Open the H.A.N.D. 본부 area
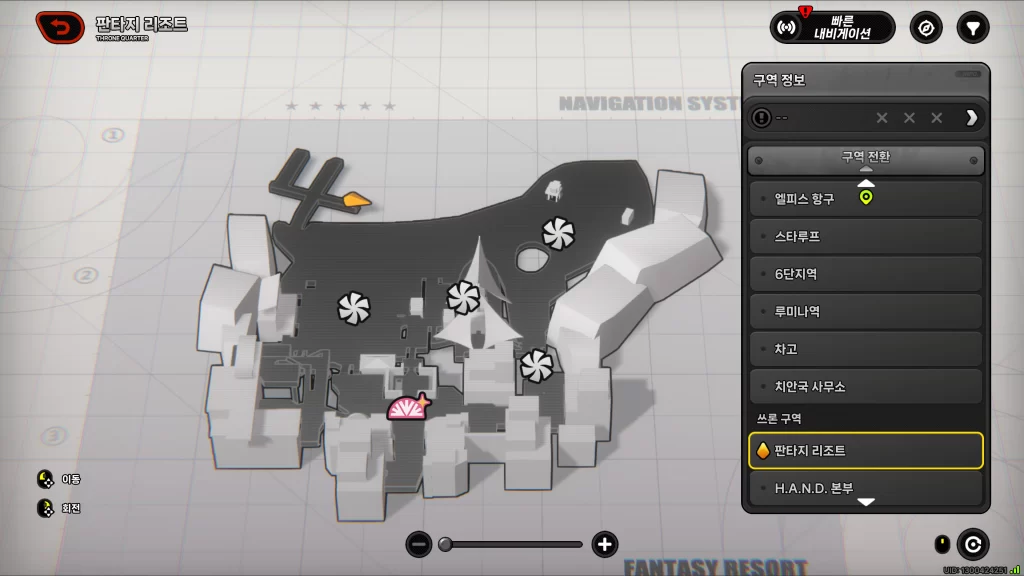 pyautogui.click(x=866, y=488)
